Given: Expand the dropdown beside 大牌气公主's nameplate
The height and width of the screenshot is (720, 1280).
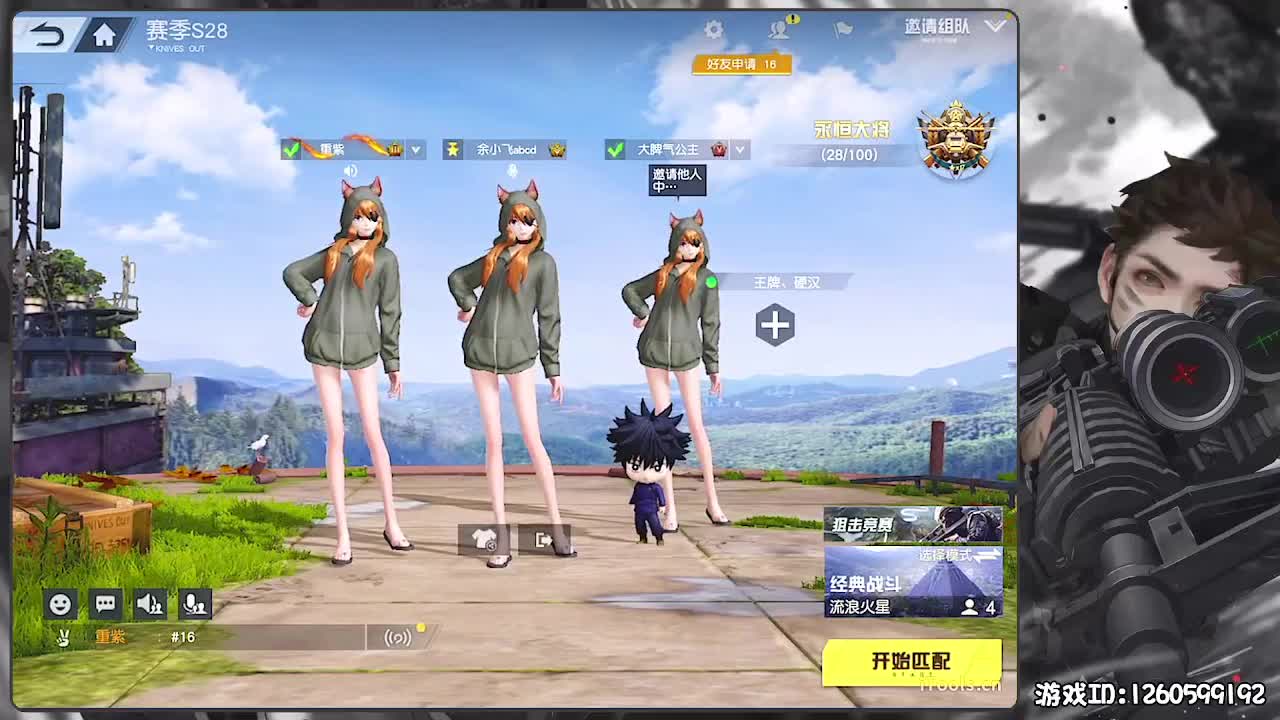Looking at the screenshot, I should (x=740, y=149).
